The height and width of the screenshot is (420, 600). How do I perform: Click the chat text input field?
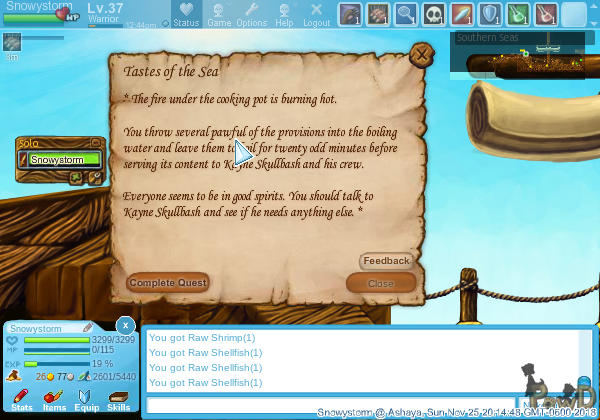pyautogui.click(x=330, y=405)
